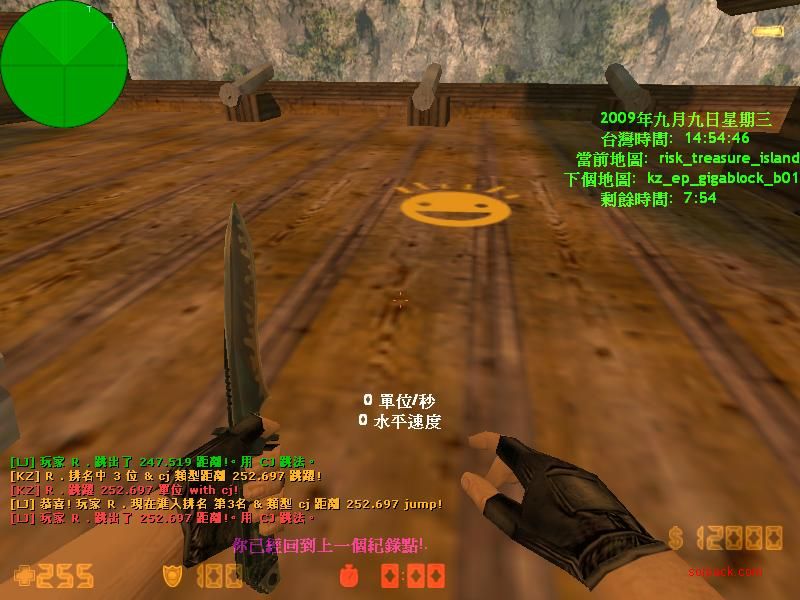Click the money dollar sign icon

677,538
